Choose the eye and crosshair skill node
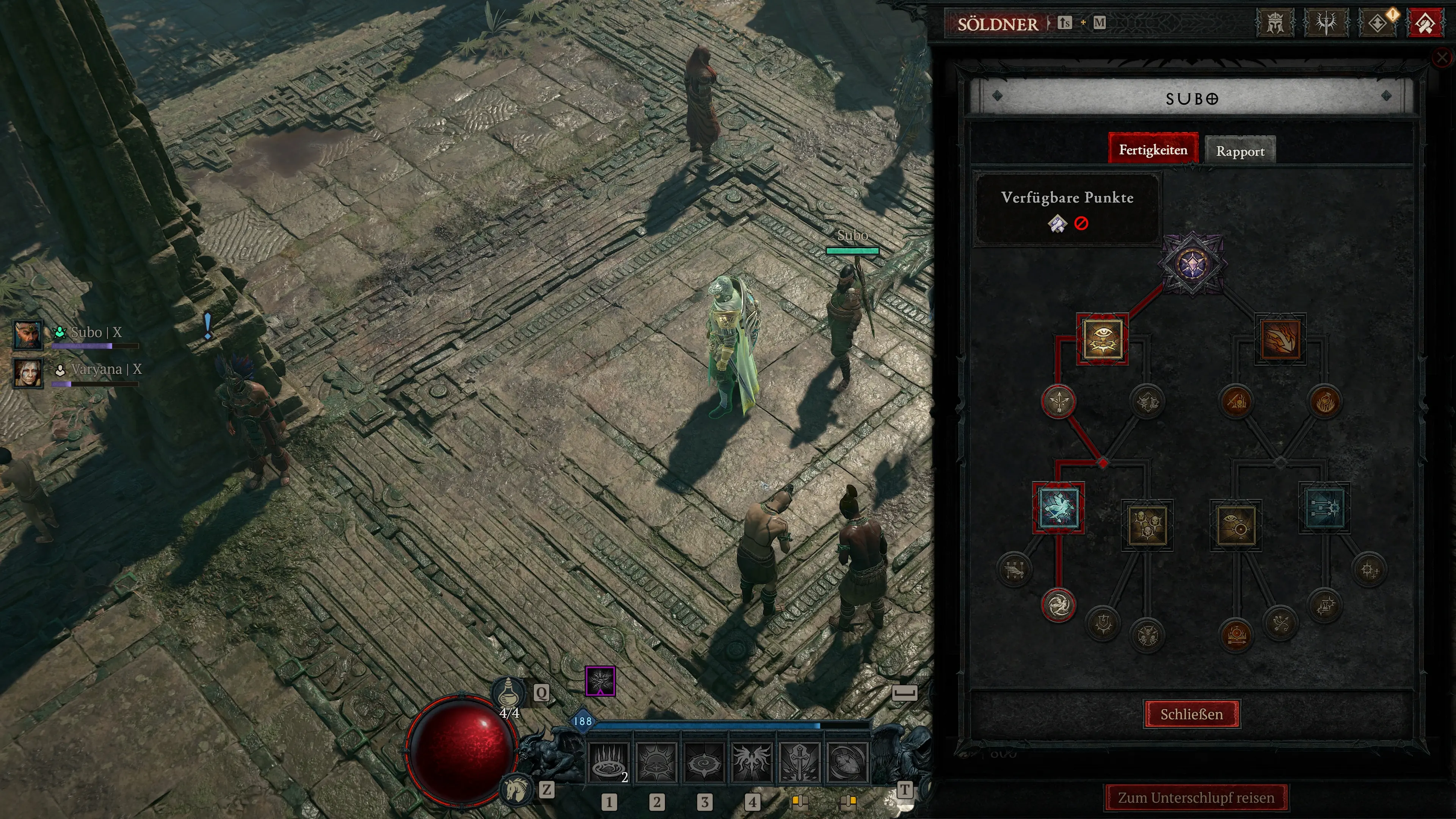1456x819 pixels. click(1236, 525)
